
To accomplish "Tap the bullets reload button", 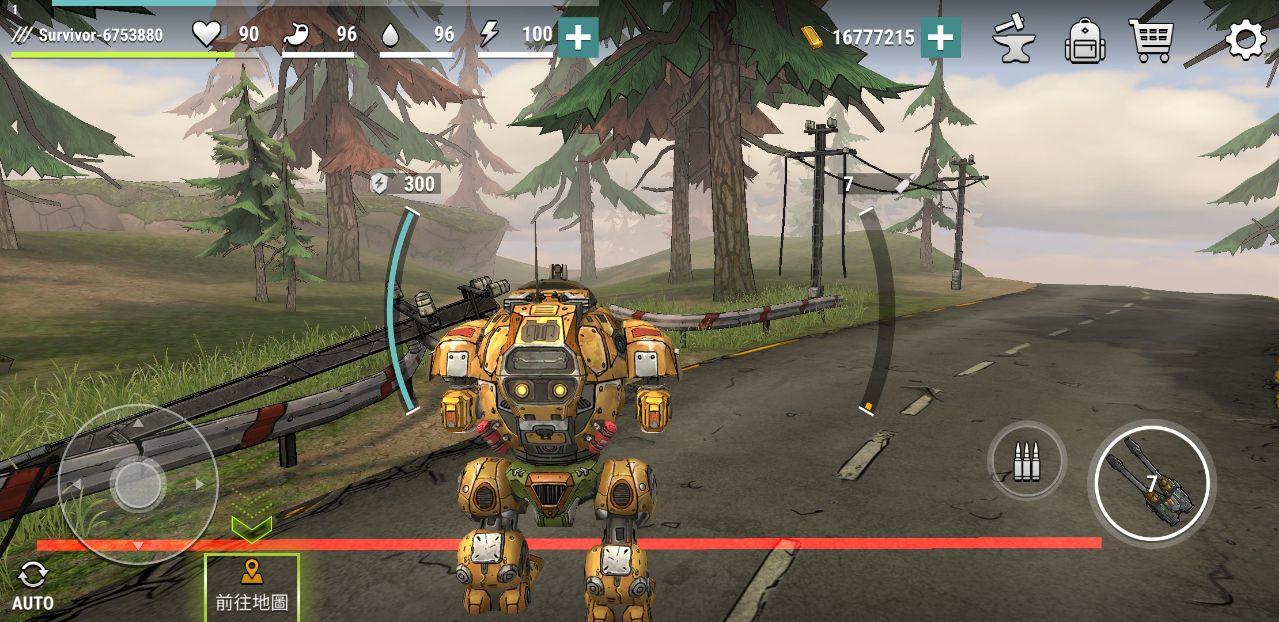I will [1026, 461].
